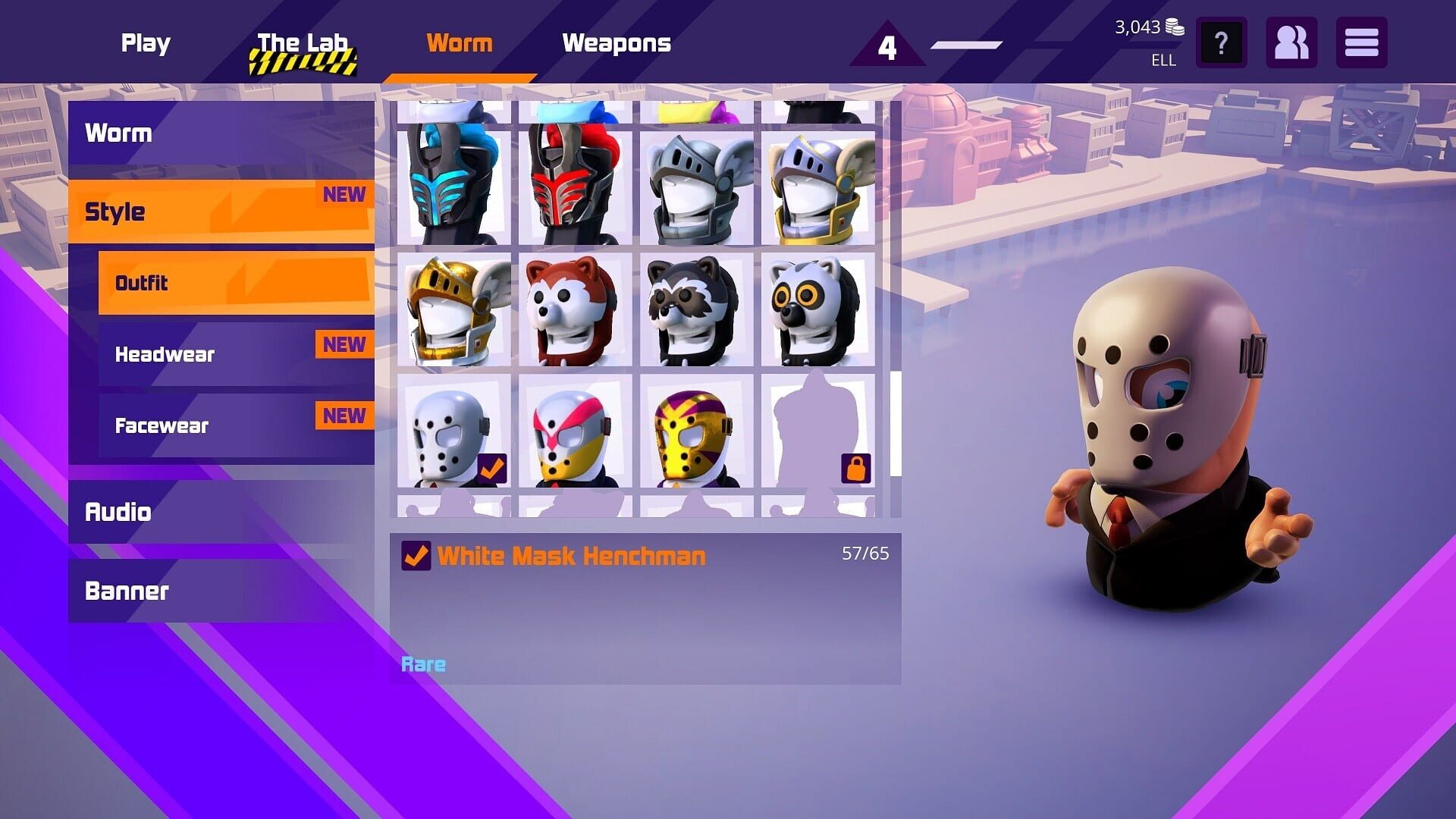This screenshot has height=819, width=1456.
Task: Switch to the Weapons tab
Action: [617, 43]
